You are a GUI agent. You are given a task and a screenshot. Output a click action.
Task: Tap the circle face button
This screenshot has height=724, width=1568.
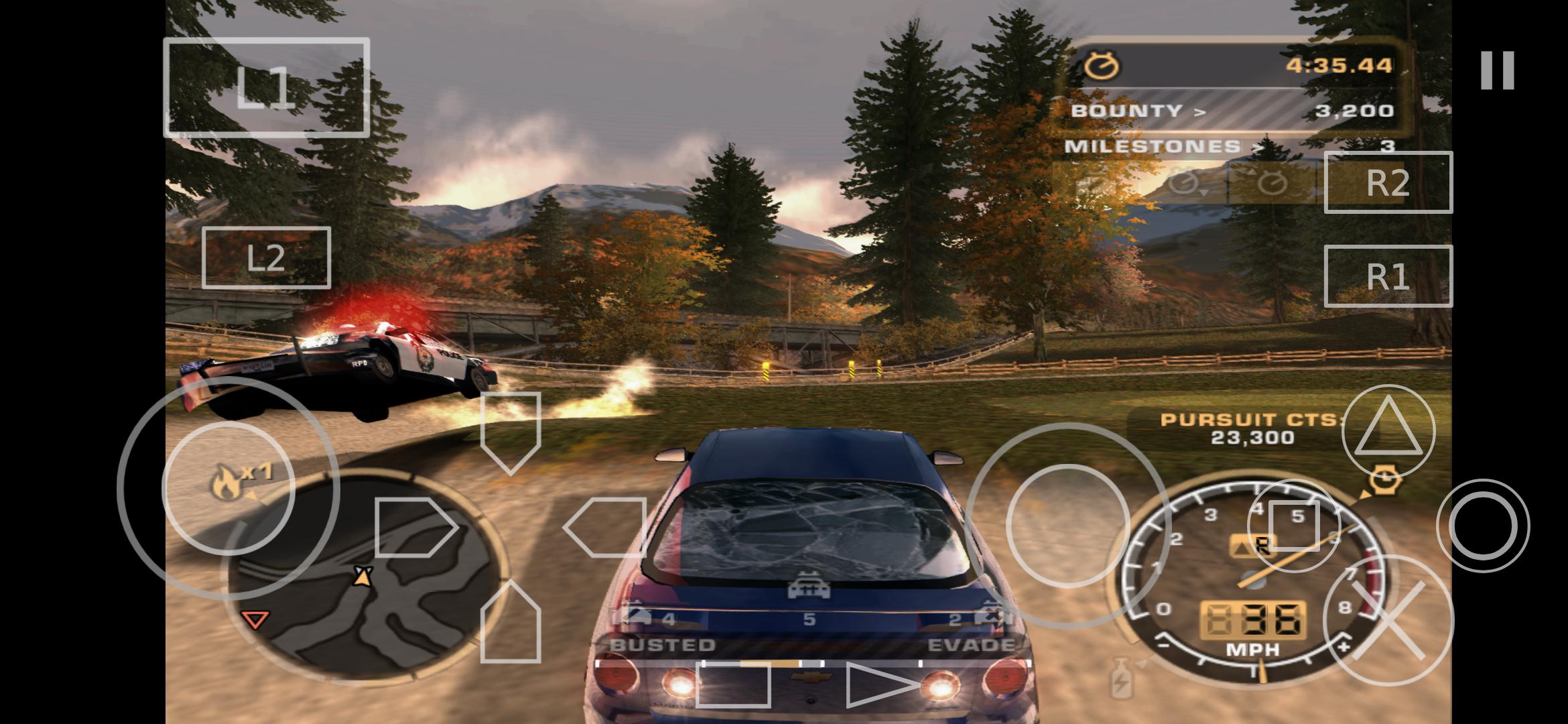[1482, 526]
